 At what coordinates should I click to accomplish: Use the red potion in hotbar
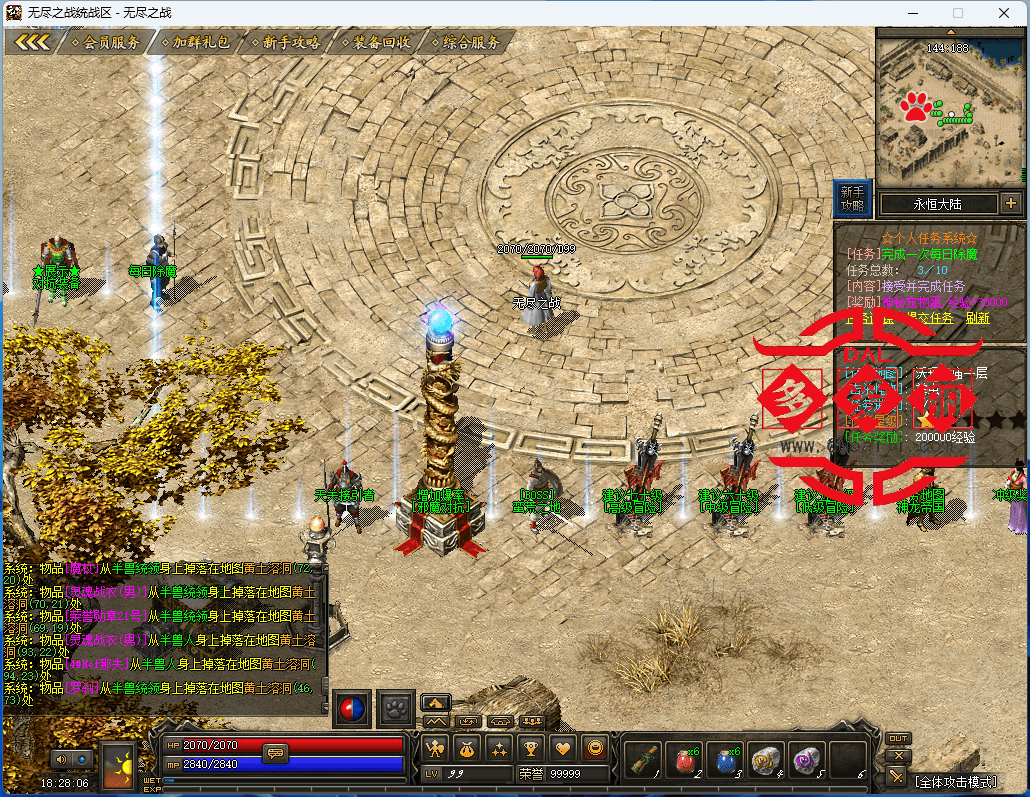685,760
